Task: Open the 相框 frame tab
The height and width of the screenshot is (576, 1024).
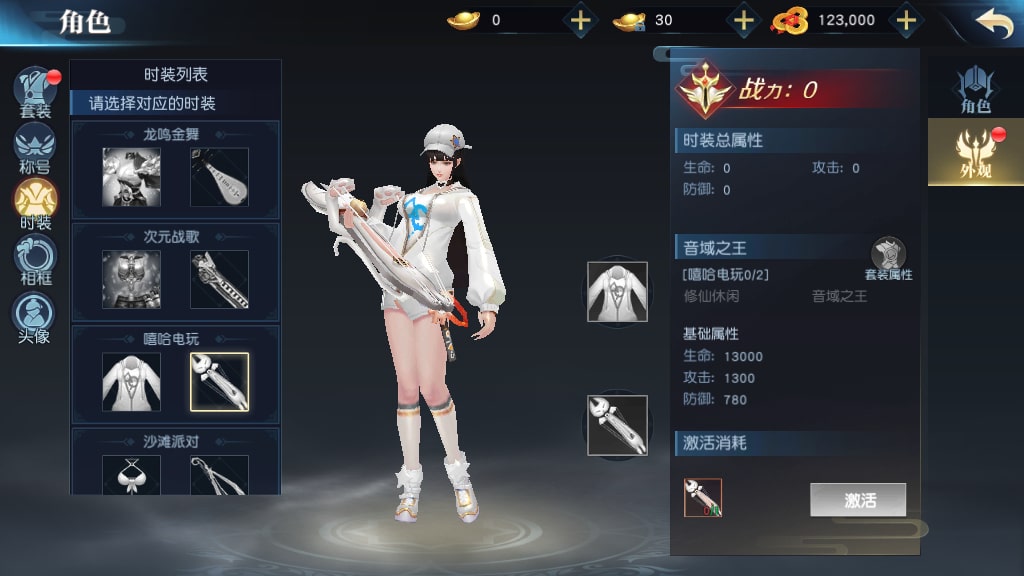Action: pyautogui.click(x=35, y=258)
